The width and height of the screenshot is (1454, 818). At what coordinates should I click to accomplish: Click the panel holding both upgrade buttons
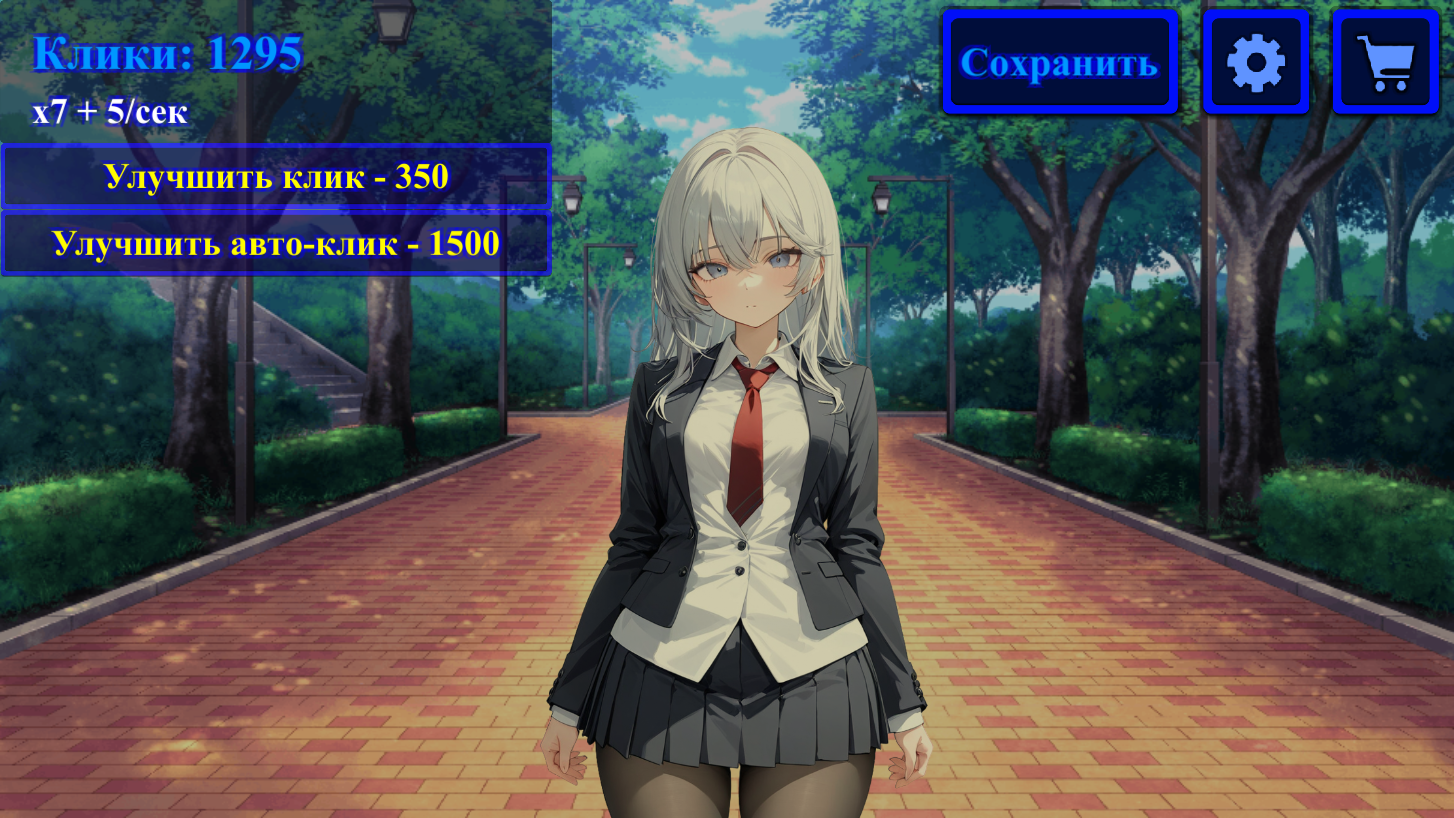(276, 210)
